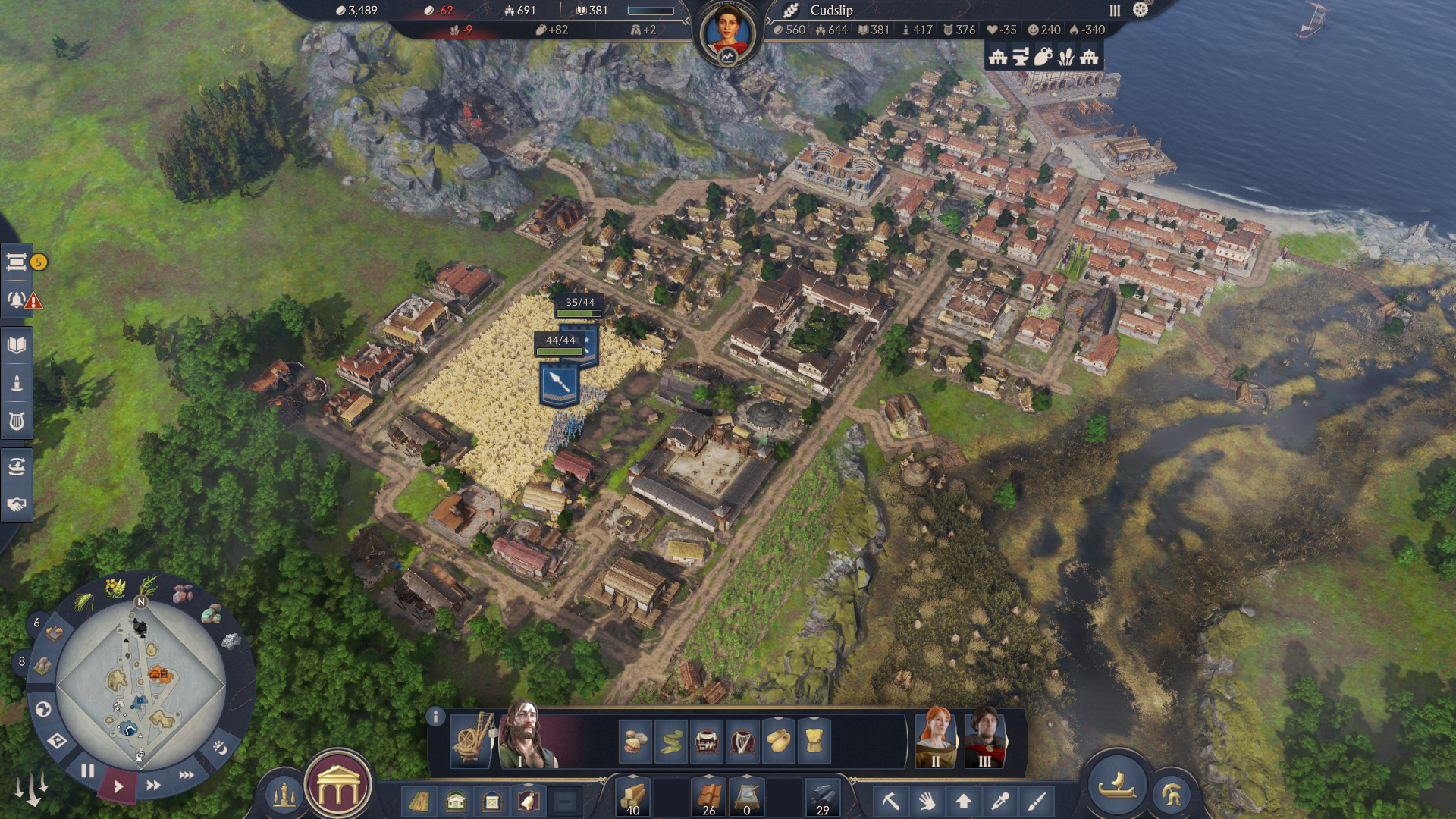Toggle the day-night cycle button
This screenshot has width=1456, height=819.
pyautogui.click(x=220, y=748)
